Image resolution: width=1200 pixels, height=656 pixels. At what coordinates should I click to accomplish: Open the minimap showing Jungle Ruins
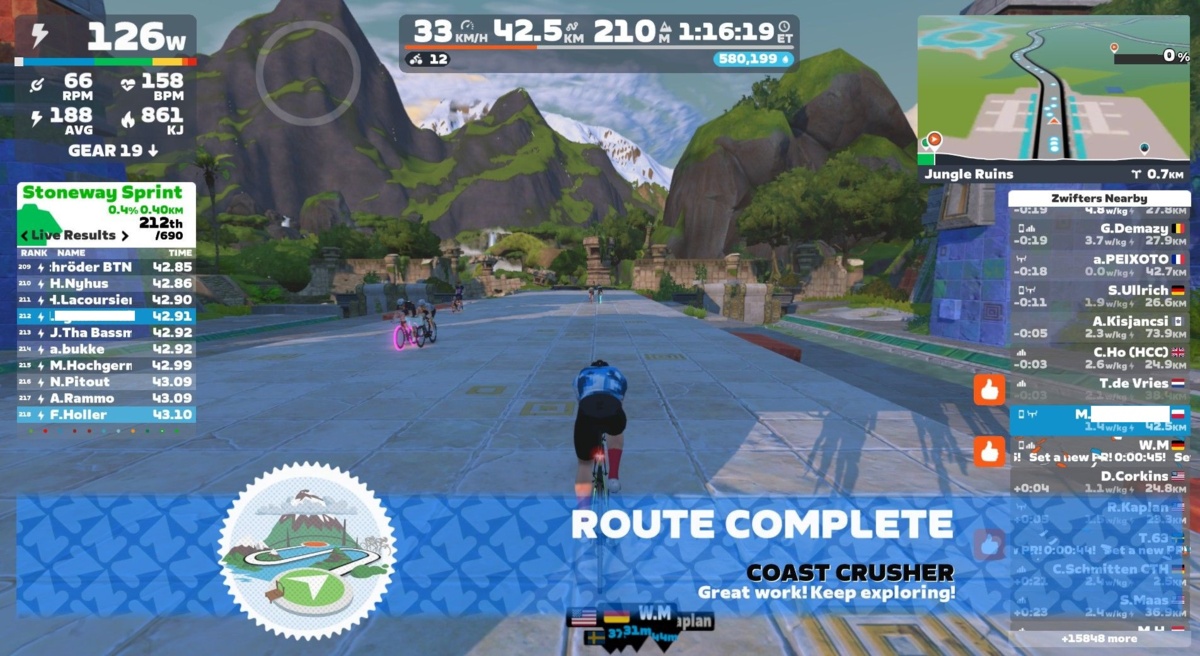(x=1052, y=90)
